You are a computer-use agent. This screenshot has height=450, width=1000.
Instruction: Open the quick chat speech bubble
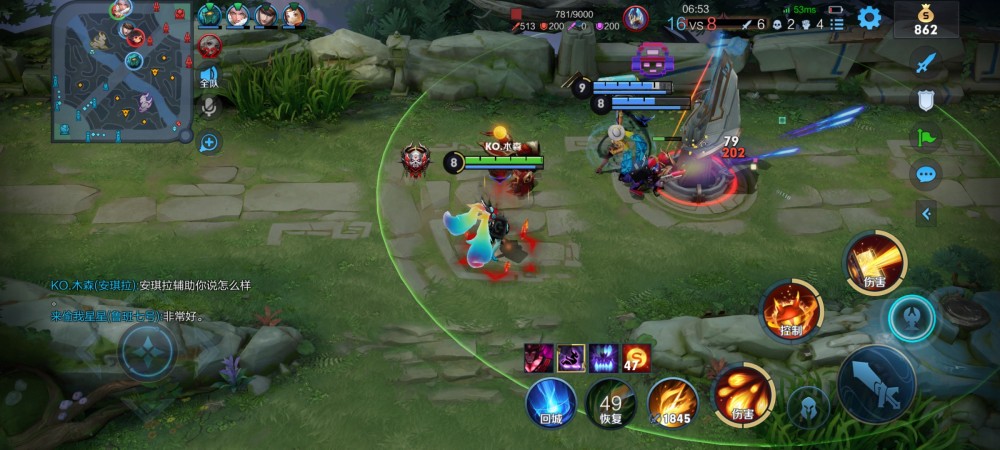(x=926, y=174)
